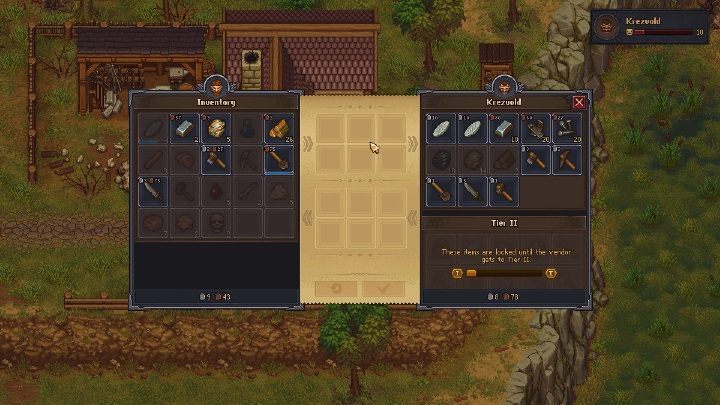
Task: Choose the sword sold by Krezvold
Action: (472, 191)
